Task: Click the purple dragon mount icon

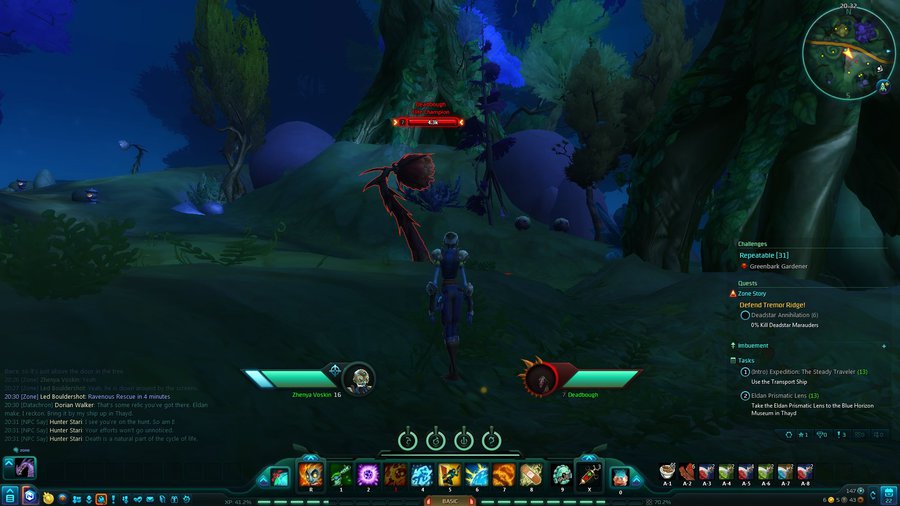Action: click(20, 467)
